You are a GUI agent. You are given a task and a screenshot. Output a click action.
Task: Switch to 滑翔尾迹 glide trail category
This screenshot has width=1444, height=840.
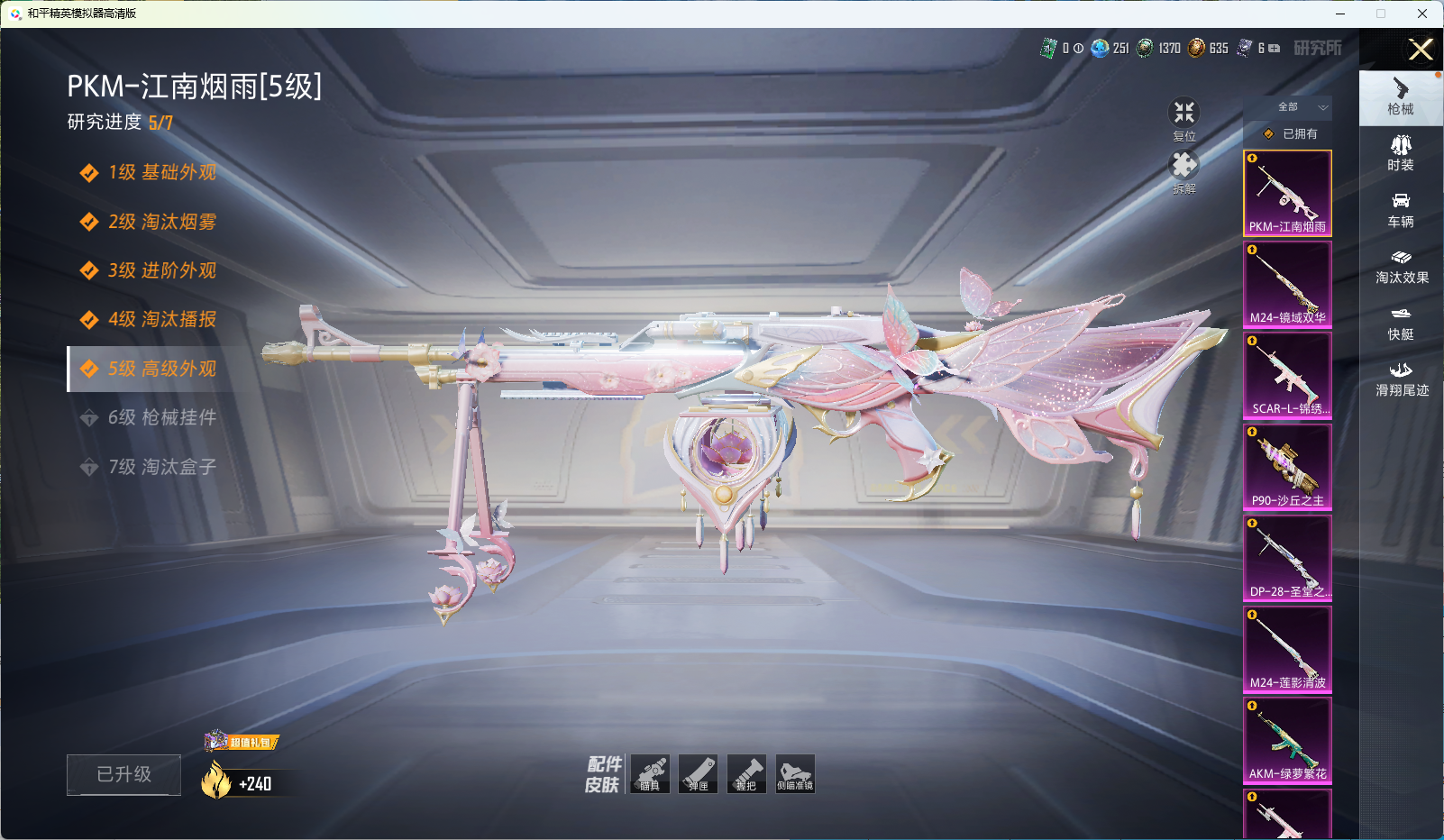[1402, 379]
